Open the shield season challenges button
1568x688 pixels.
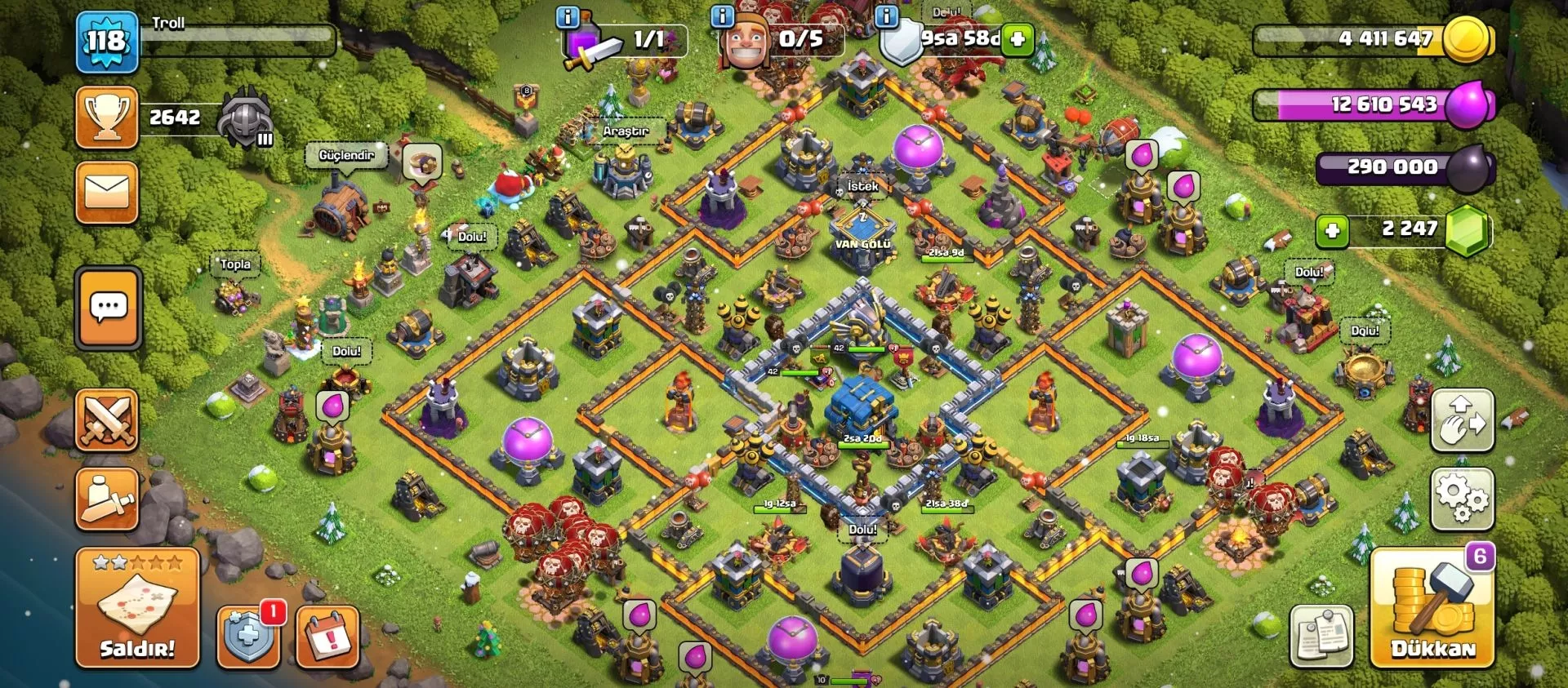pyautogui.click(x=248, y=637)
